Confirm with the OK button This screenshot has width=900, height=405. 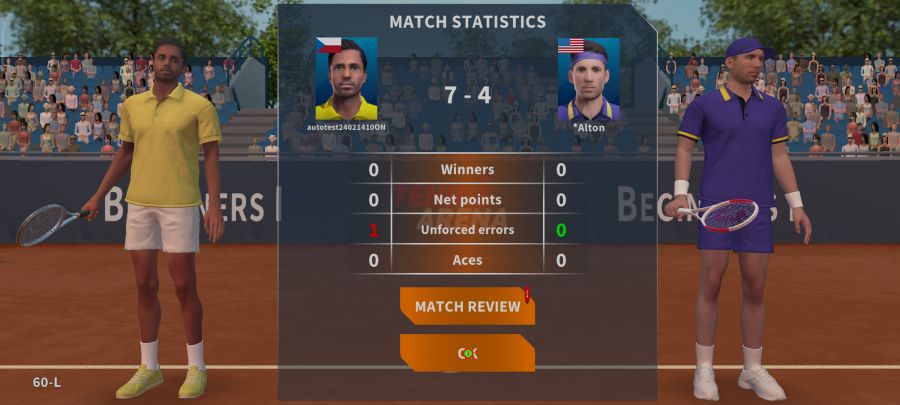click(x=467, y=353)
